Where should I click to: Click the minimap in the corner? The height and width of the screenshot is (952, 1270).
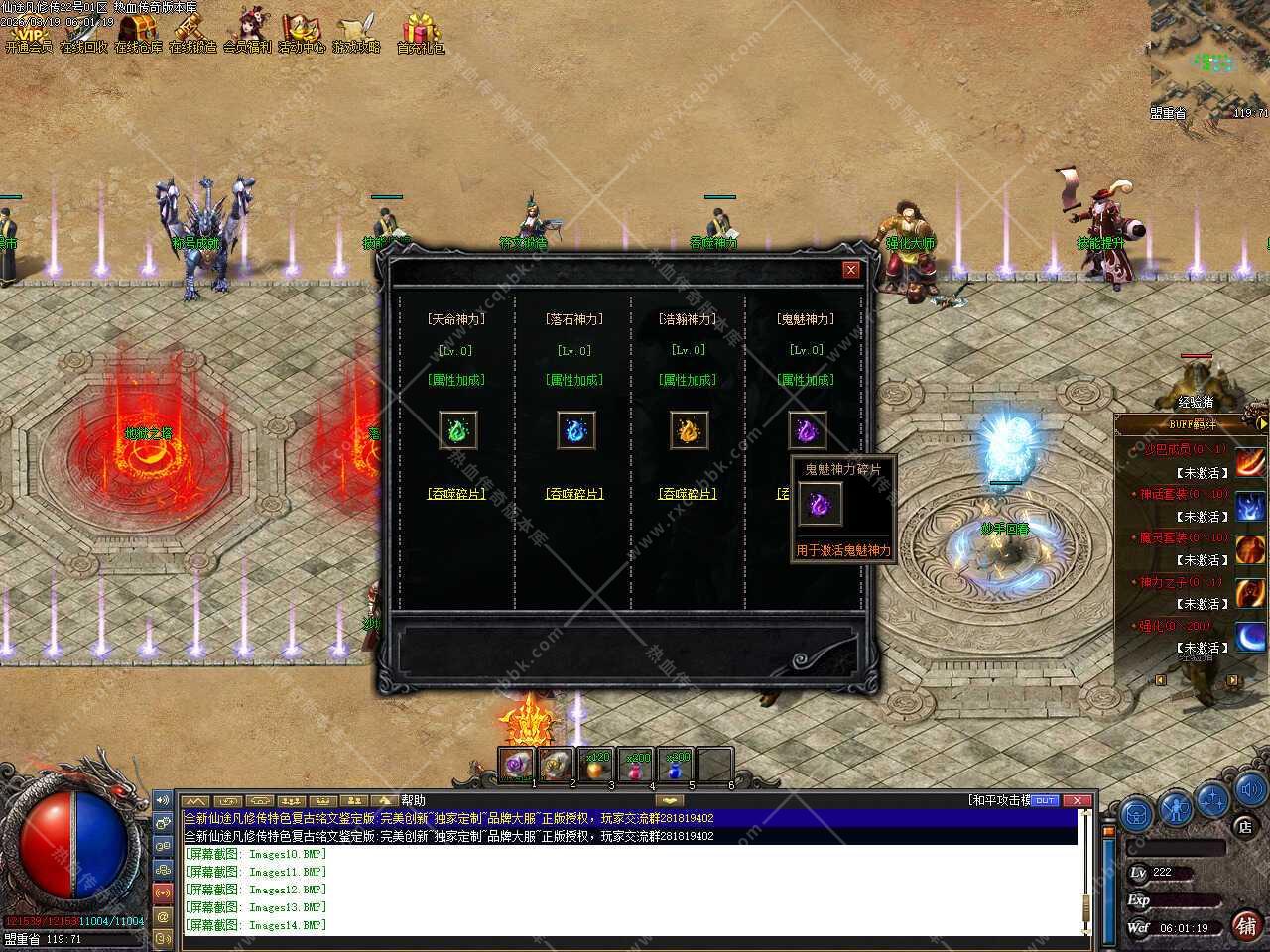click(1210, 55)
